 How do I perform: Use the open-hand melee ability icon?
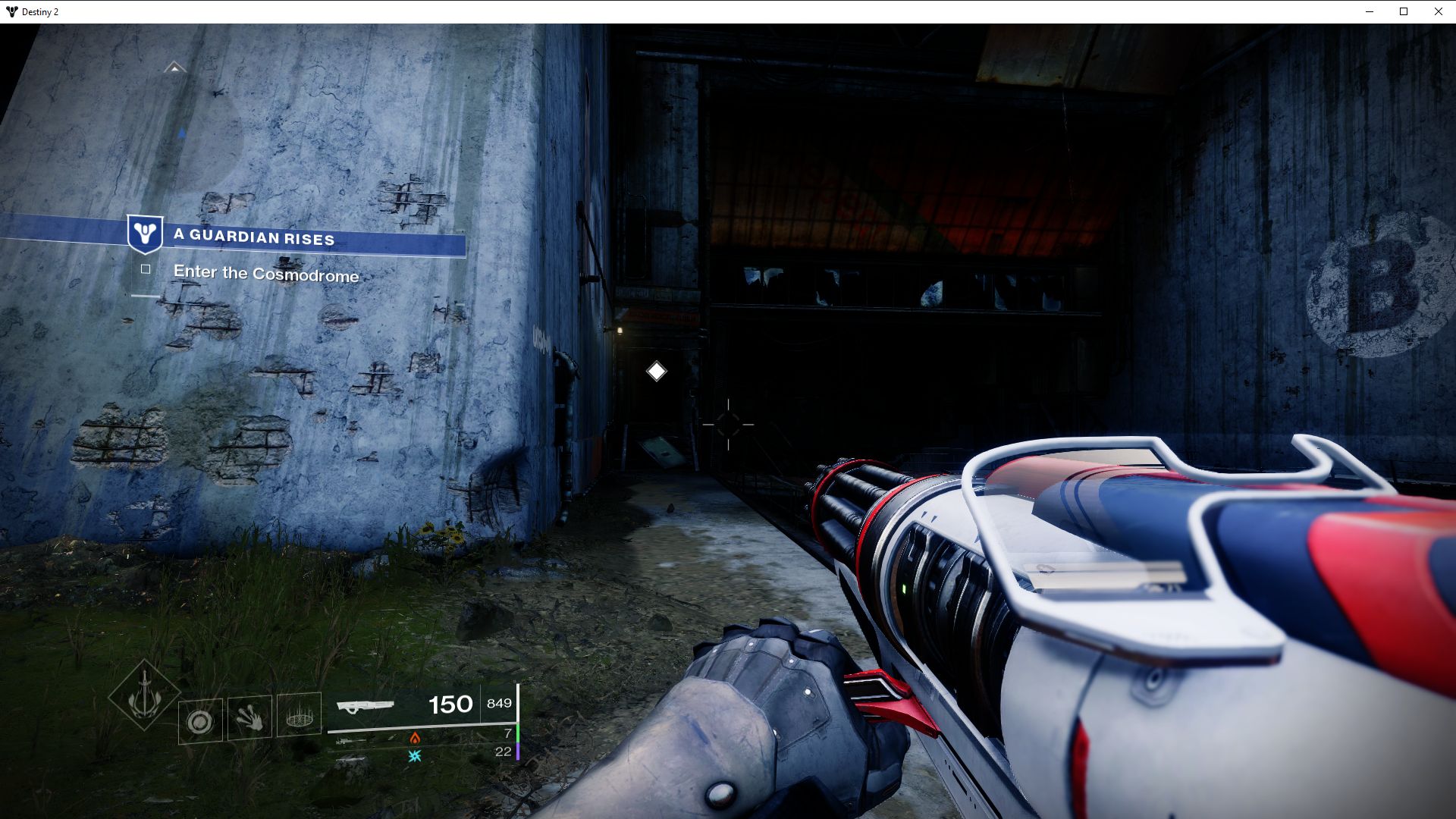pyautogui.click(x=249, y=717)
